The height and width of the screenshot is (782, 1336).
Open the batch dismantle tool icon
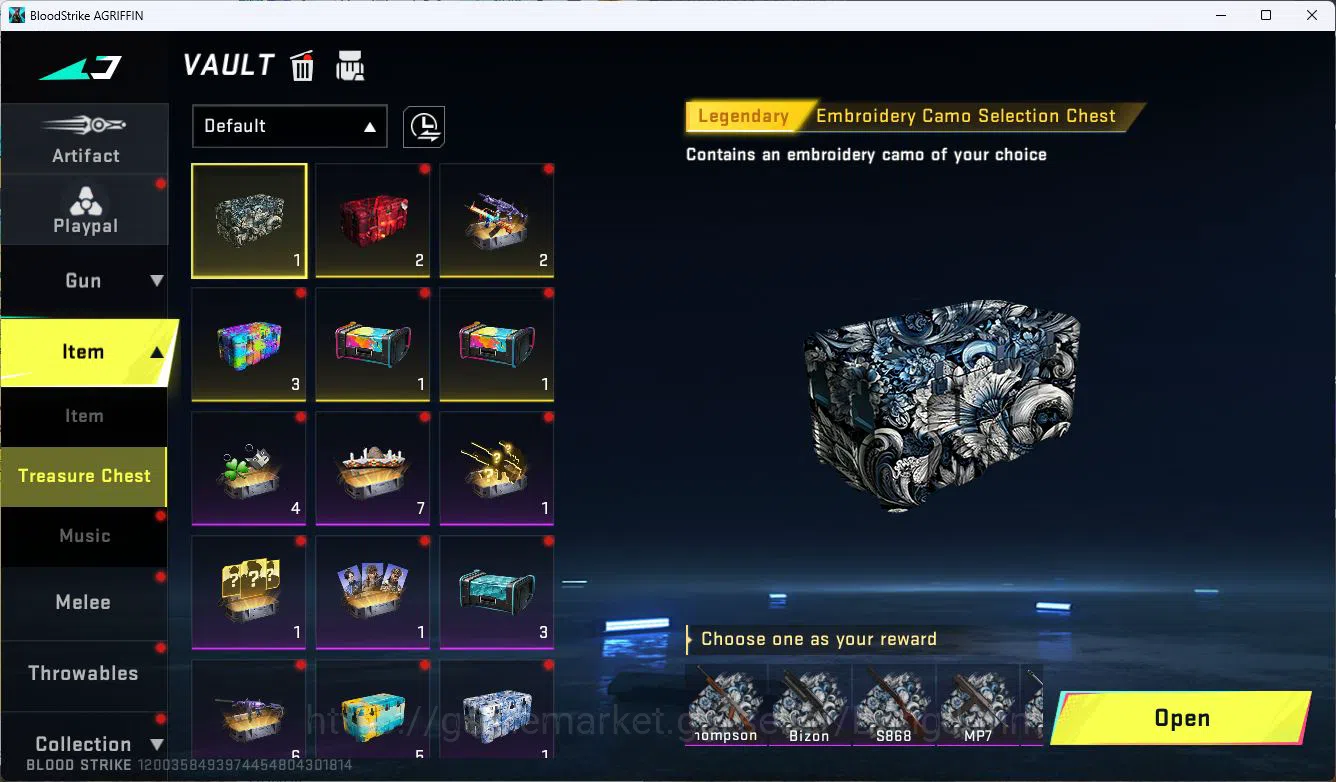click(x=350, y=65)
